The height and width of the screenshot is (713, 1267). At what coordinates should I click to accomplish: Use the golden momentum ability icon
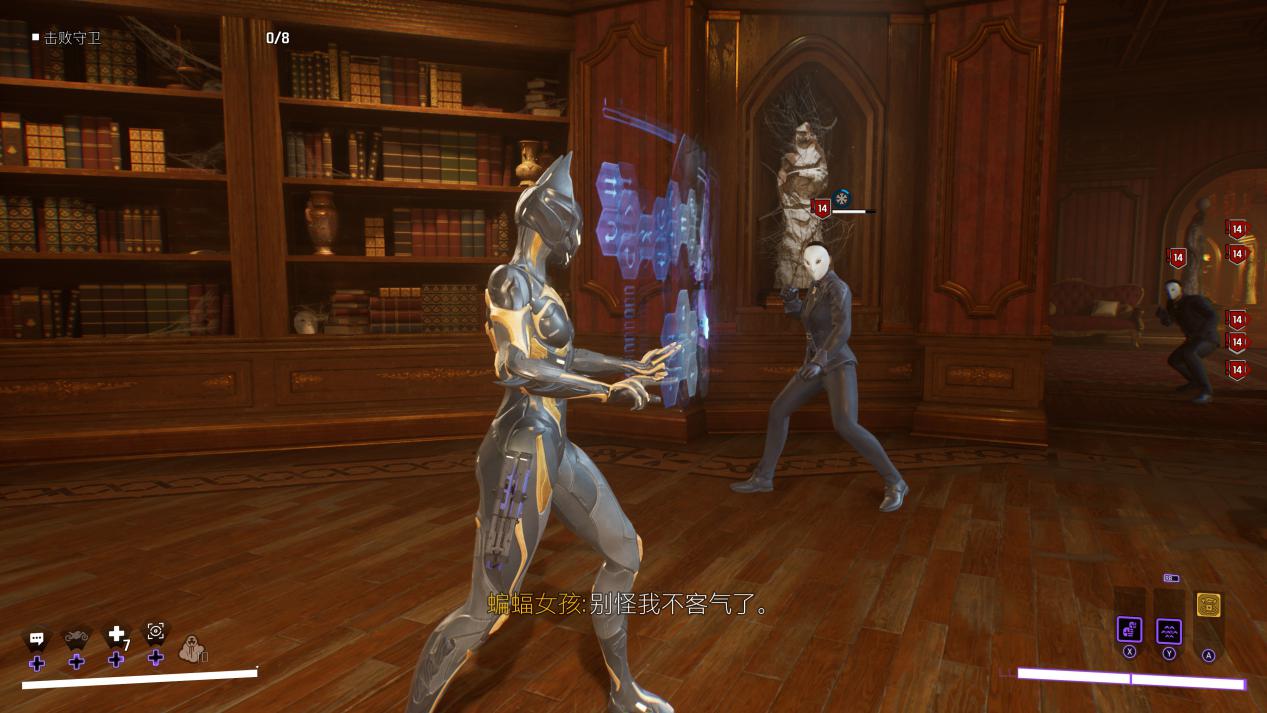[1208, 605]
